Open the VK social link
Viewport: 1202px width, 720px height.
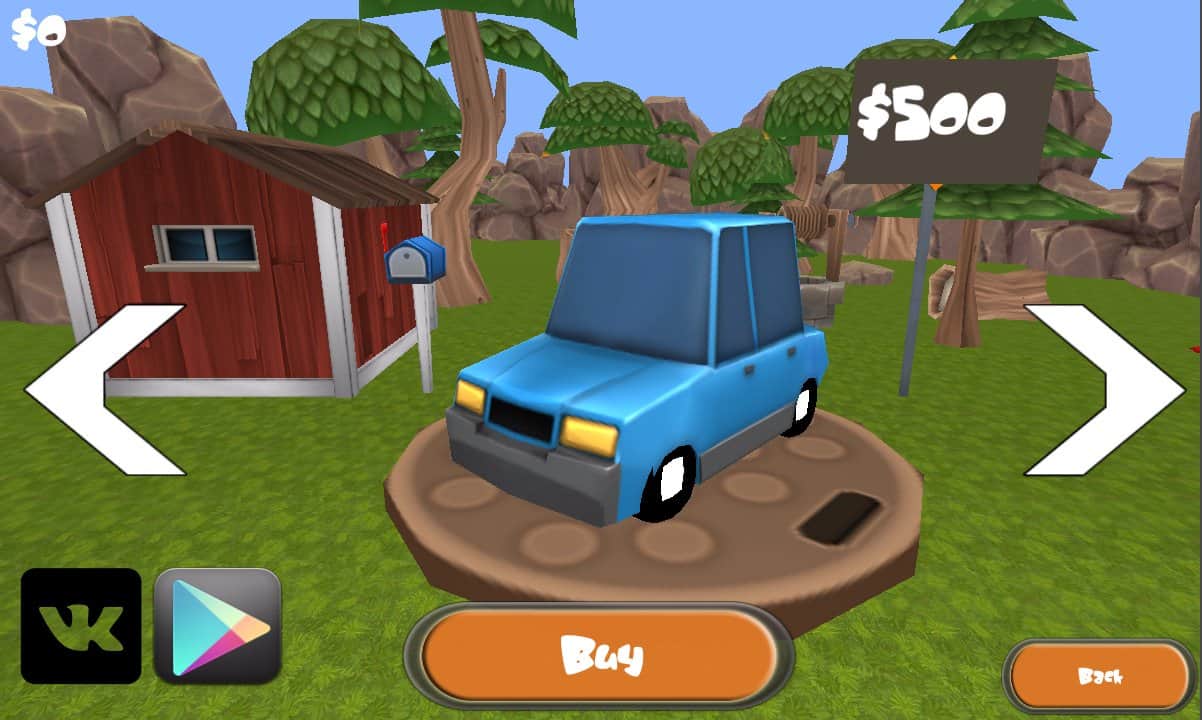(81, 626)
